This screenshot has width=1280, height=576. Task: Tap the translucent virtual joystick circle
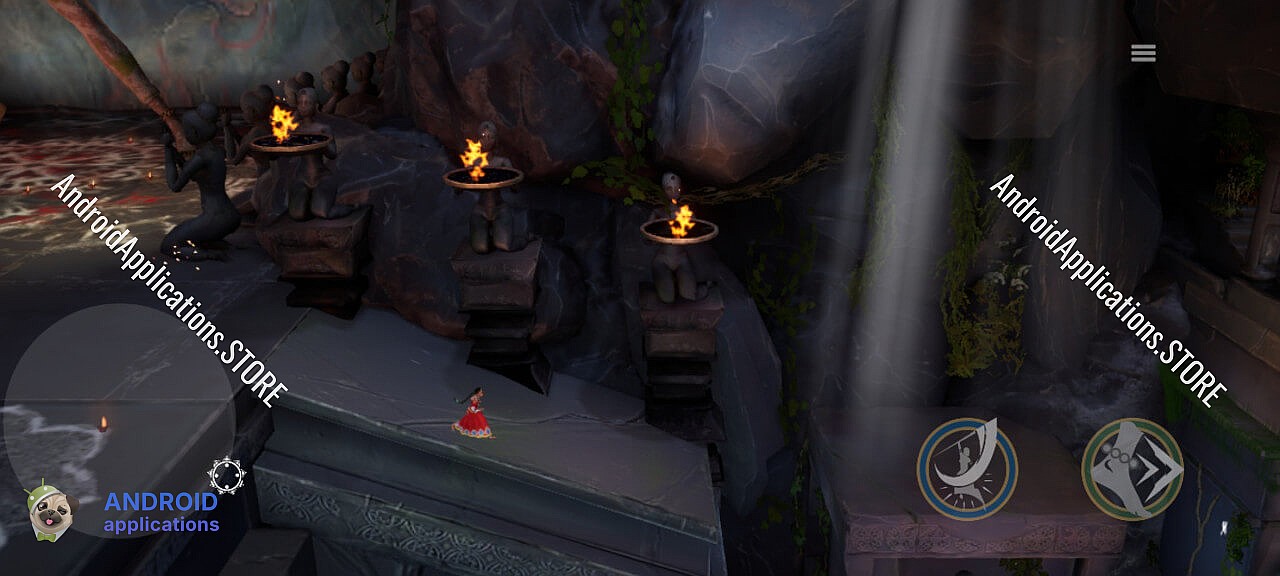(120, 420)
